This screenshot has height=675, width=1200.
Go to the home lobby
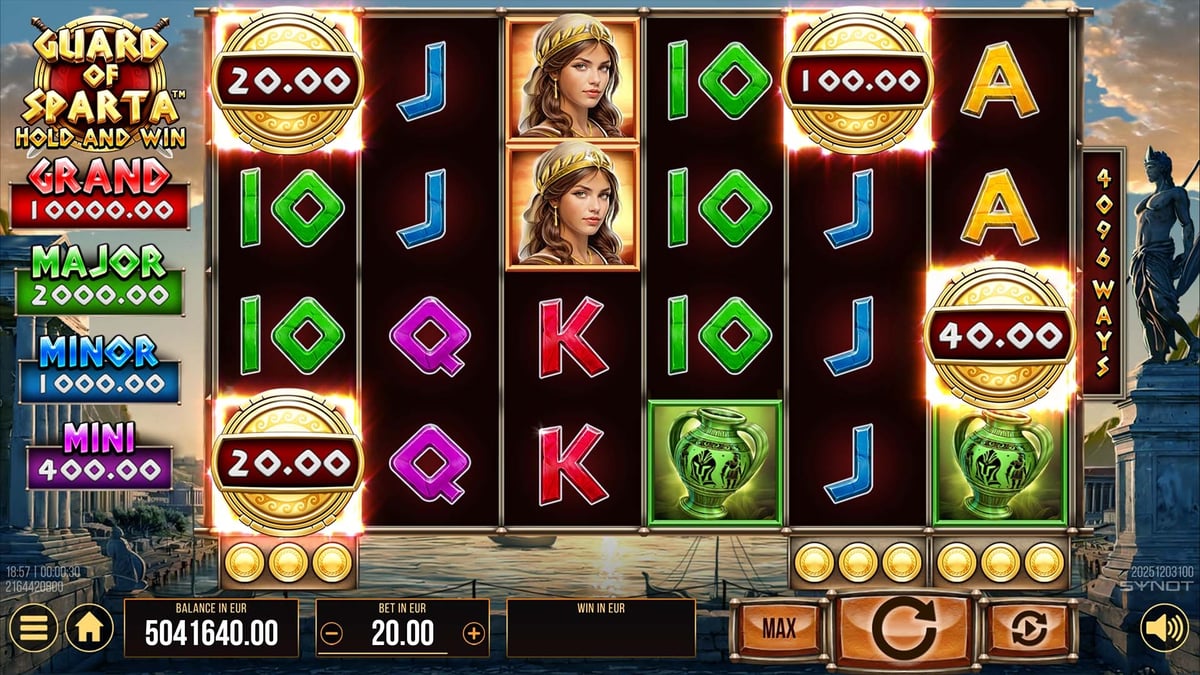click(89, 628)
